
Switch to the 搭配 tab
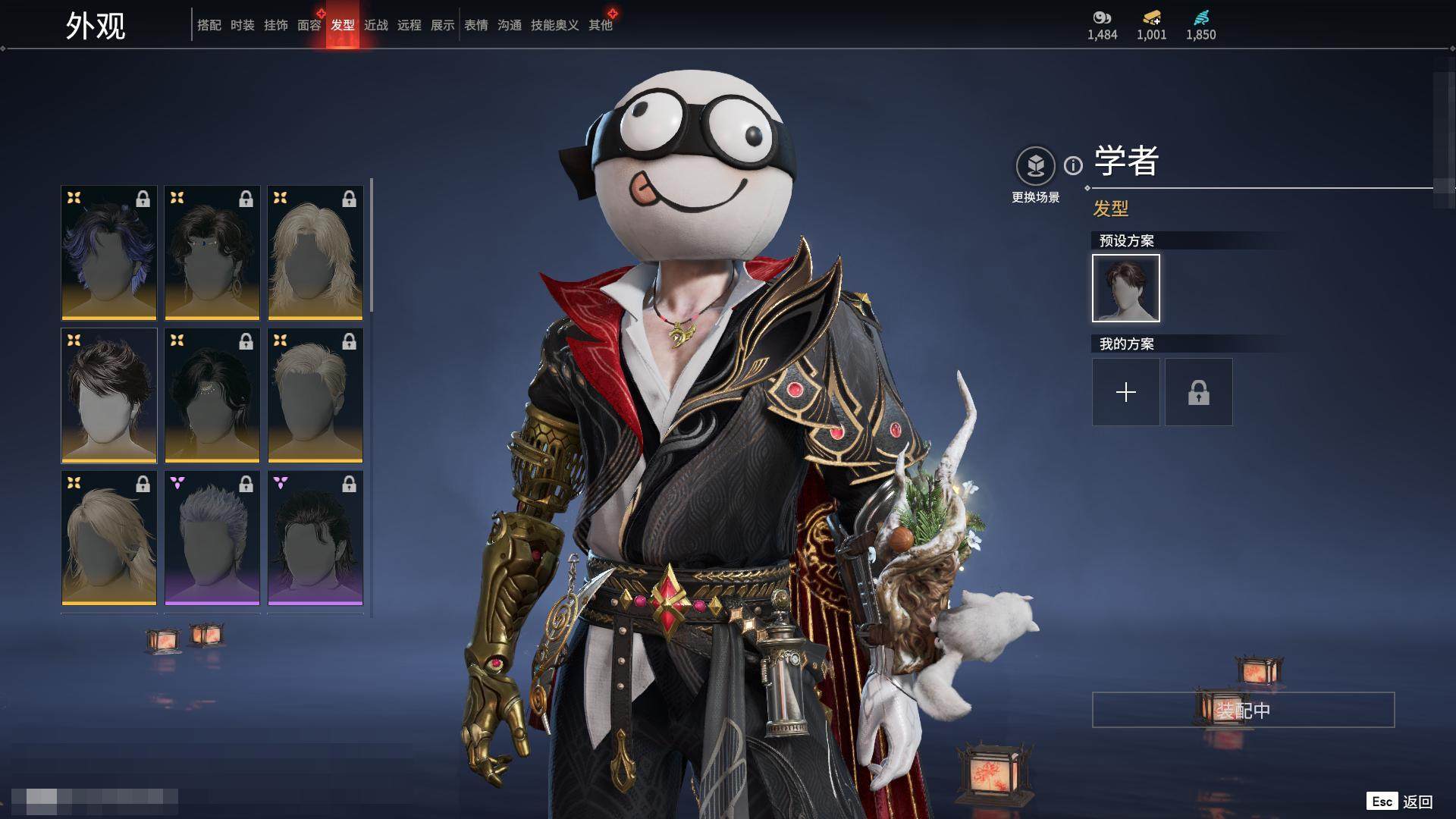tap(209, 25)
